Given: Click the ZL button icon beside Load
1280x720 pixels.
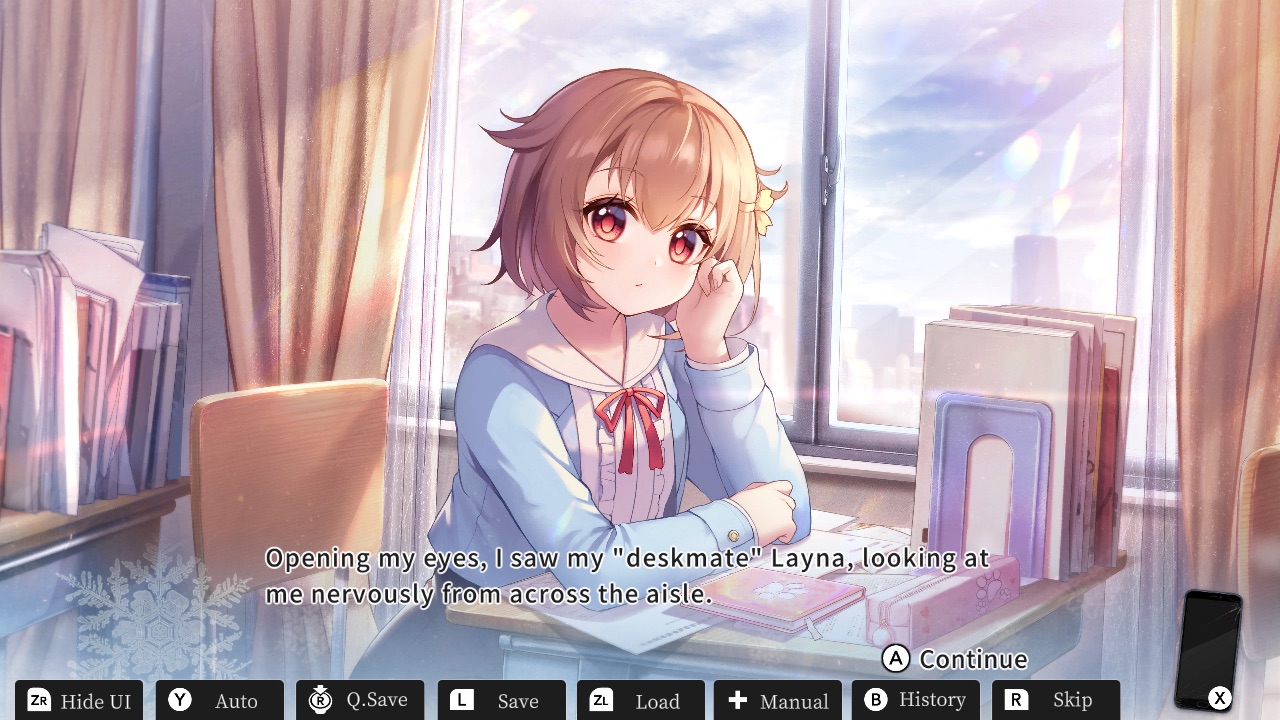Looking at the screenshot, I should point(599,700).
